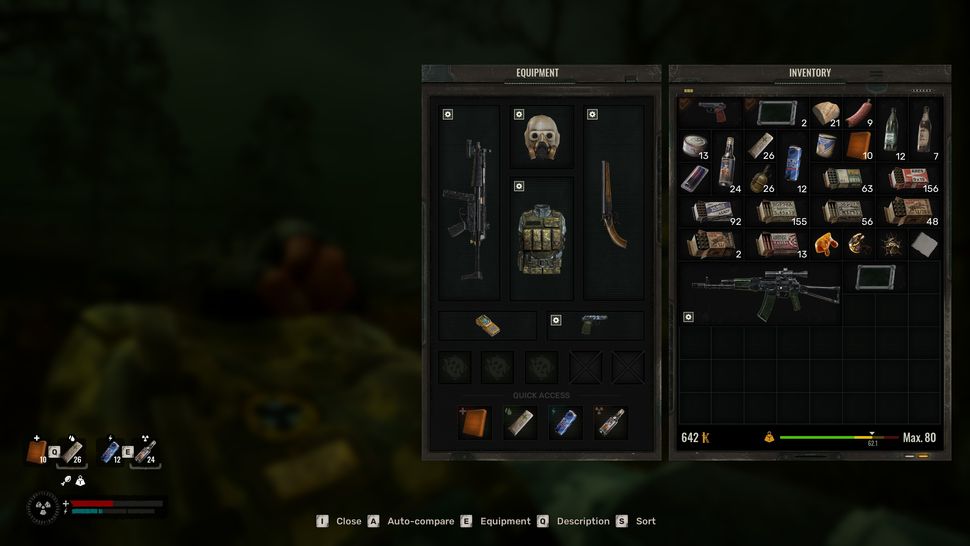Select the gas mask helmet slot
Screen dimensions: 970x546
[541, 137]
